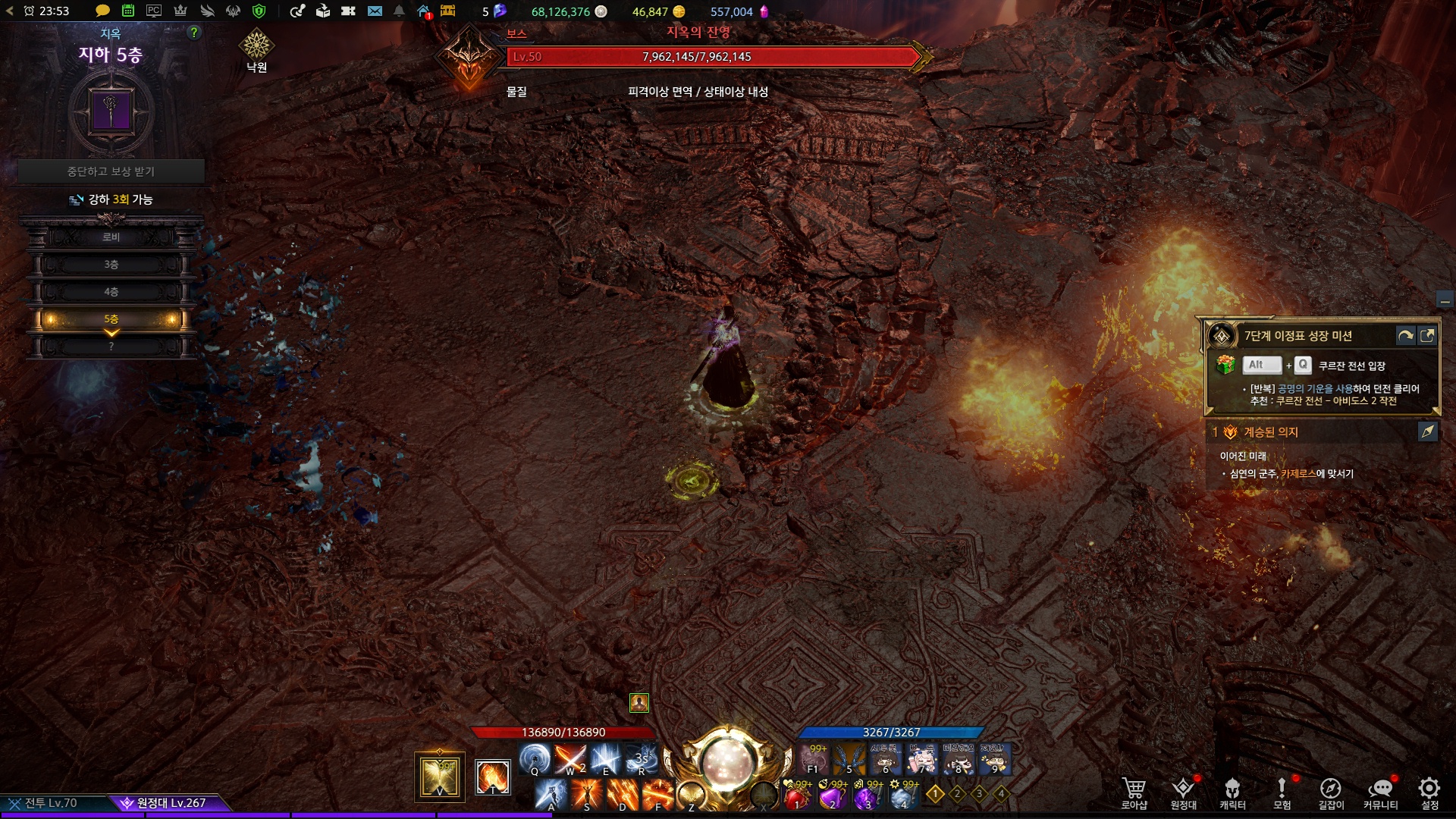This screenshot has height=819, width=1456.
Task: Open the green calendar icon
Action: 128,11
